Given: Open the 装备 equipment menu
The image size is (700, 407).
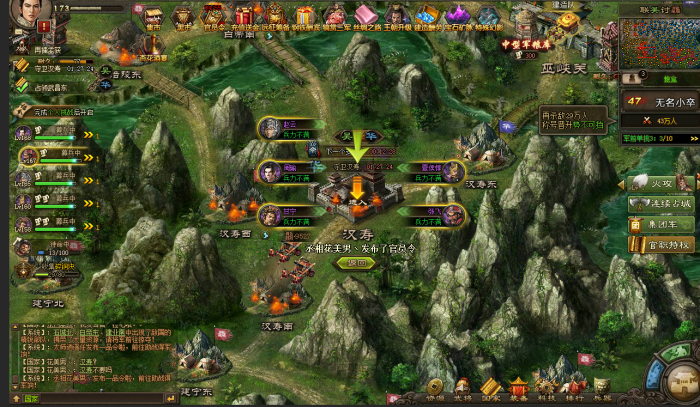Looking at the screenshot, I should click(518, 390).
